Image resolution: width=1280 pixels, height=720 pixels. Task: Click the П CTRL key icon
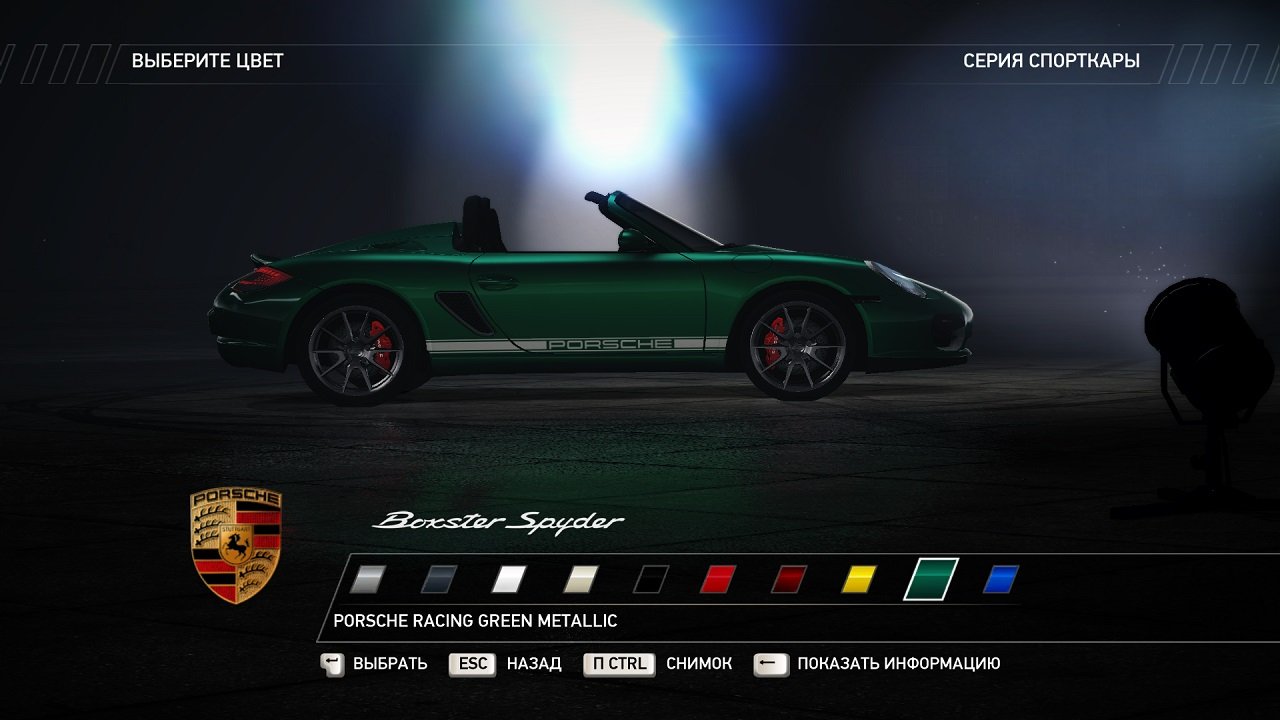[618, 663]
